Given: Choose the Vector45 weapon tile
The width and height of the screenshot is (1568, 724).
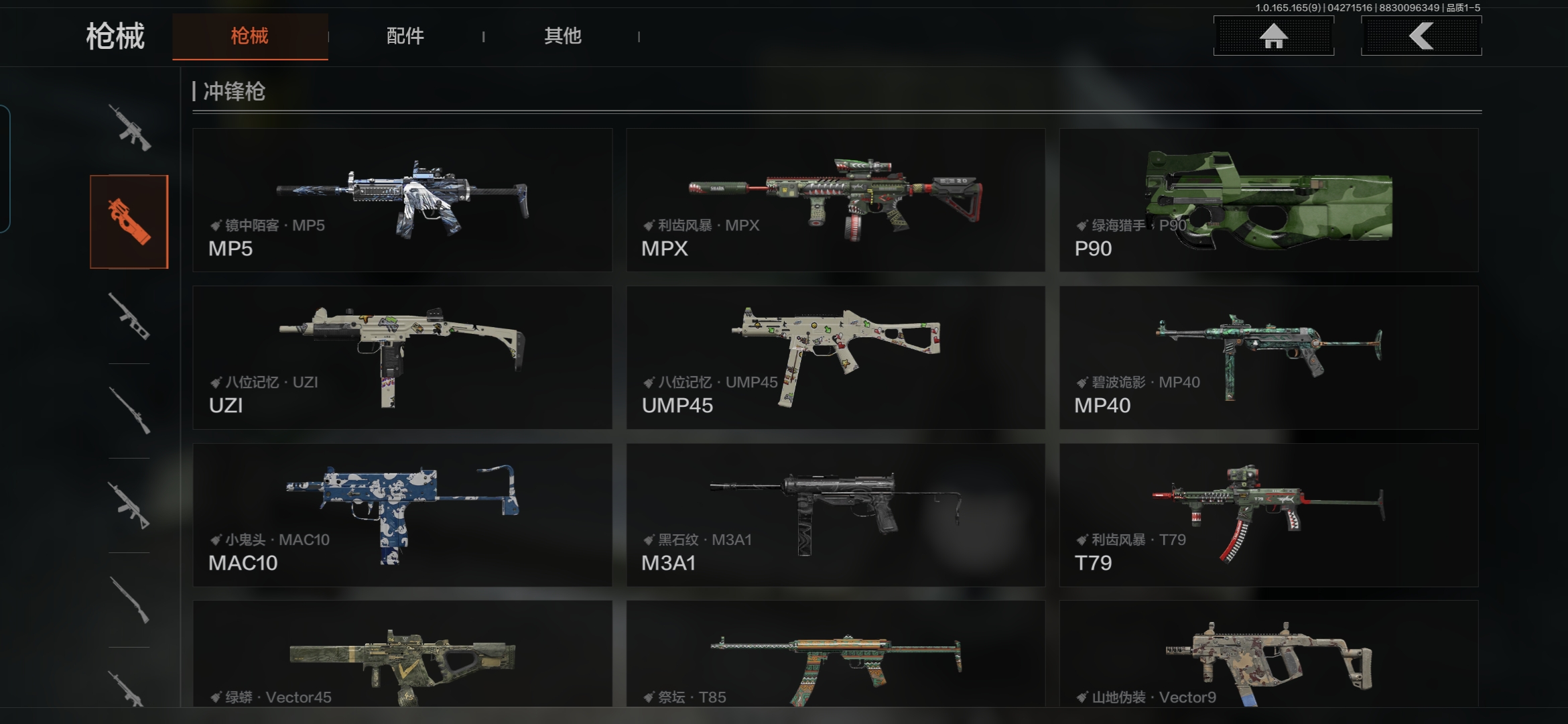Looking at the screenshot, I should [402, 654].
